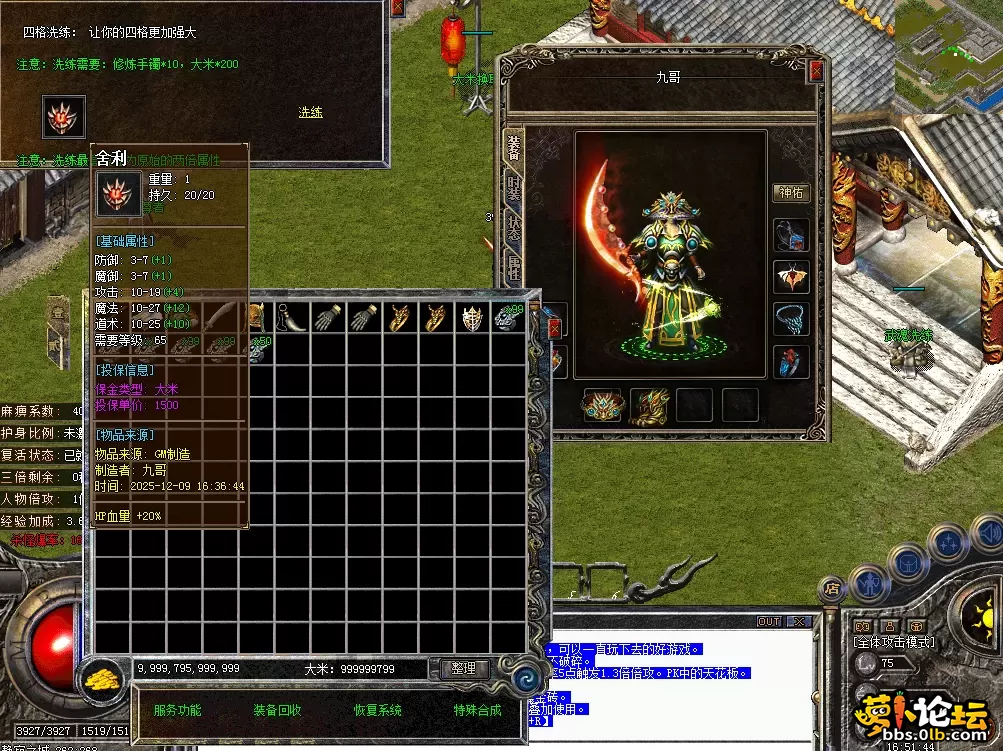Select the golden boots equipment slot
This screenshot has width=1003, height=751.
click(648, 405)
